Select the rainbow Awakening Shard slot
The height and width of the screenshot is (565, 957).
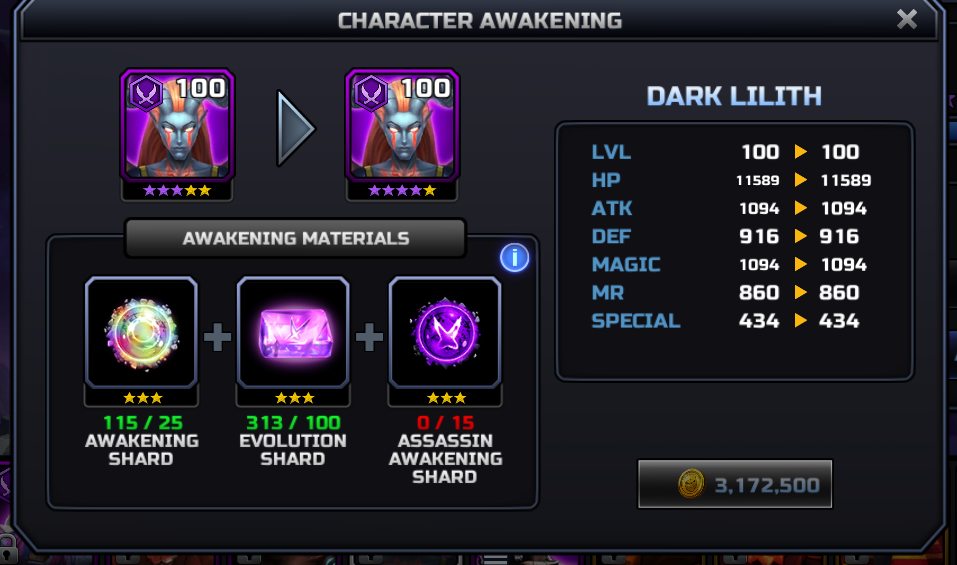coord(142,333)
